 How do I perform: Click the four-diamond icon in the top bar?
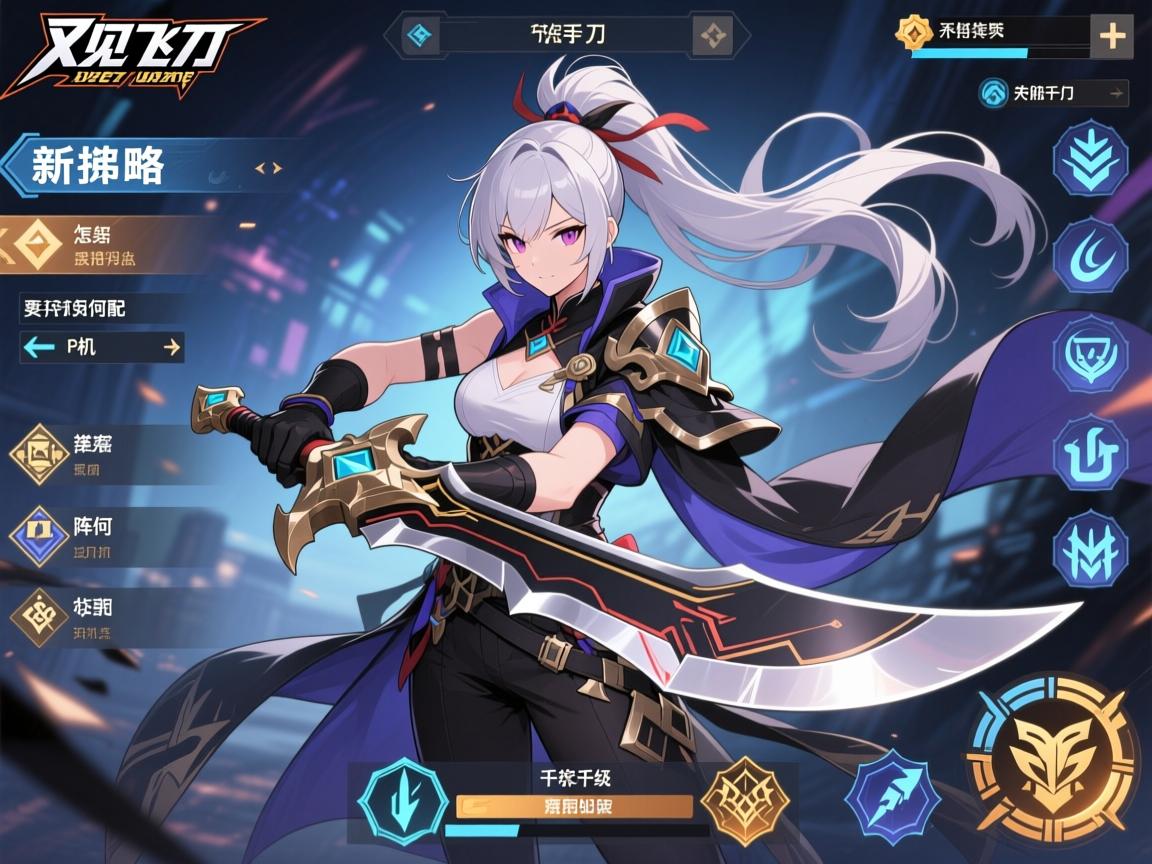click(712, 37)
